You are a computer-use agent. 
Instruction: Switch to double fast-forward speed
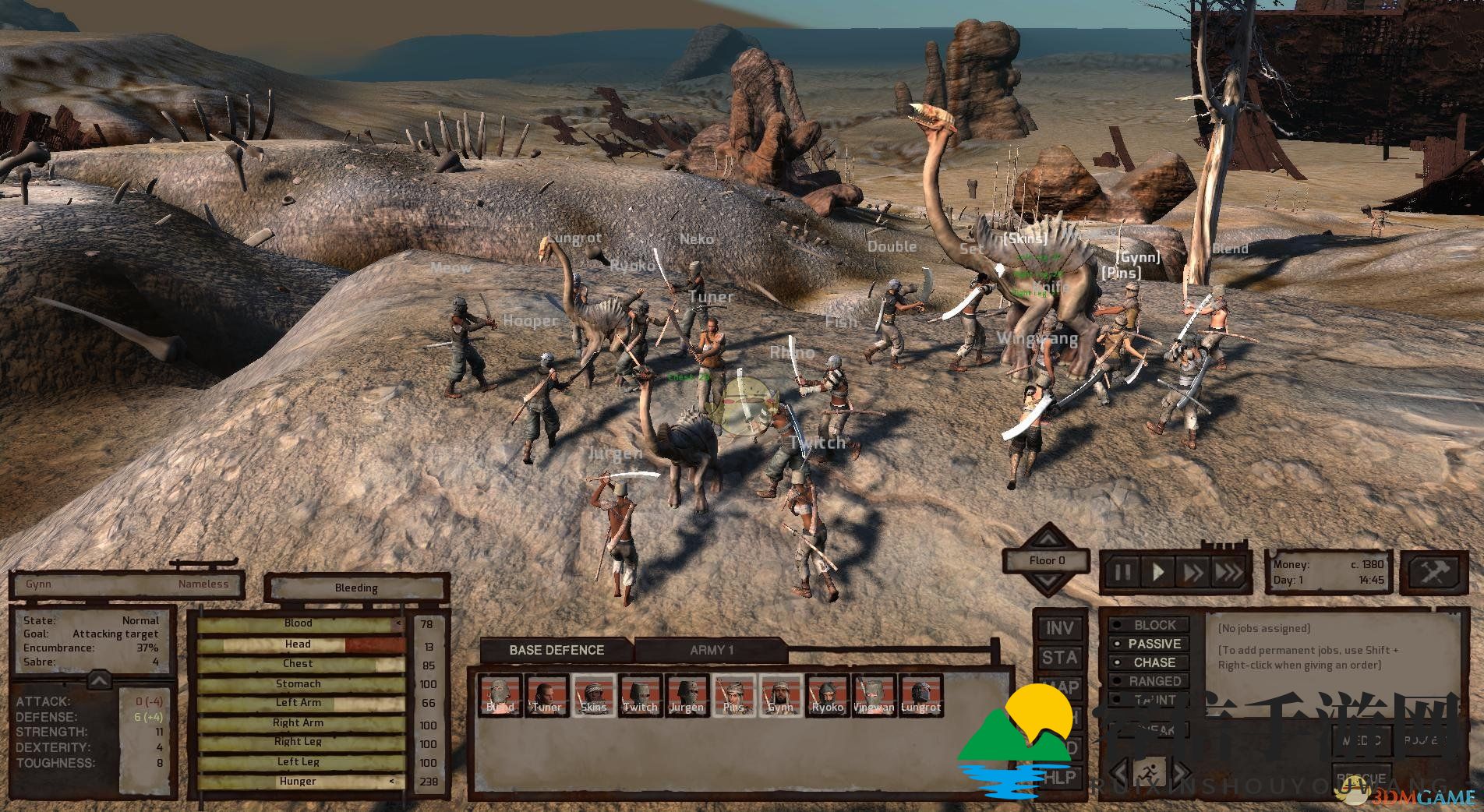pos(1193,573)
